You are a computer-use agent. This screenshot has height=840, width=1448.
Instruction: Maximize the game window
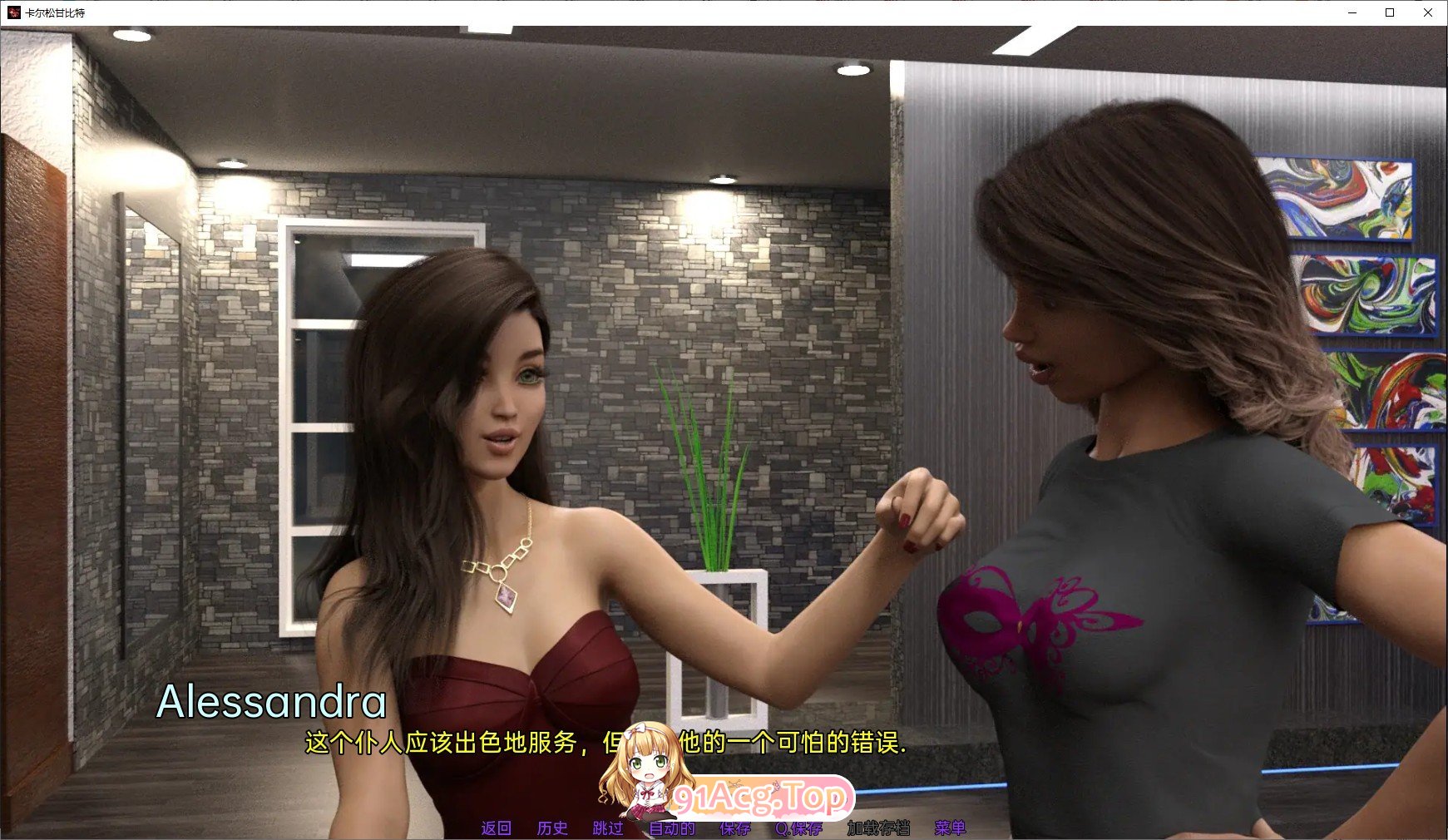1390,13
